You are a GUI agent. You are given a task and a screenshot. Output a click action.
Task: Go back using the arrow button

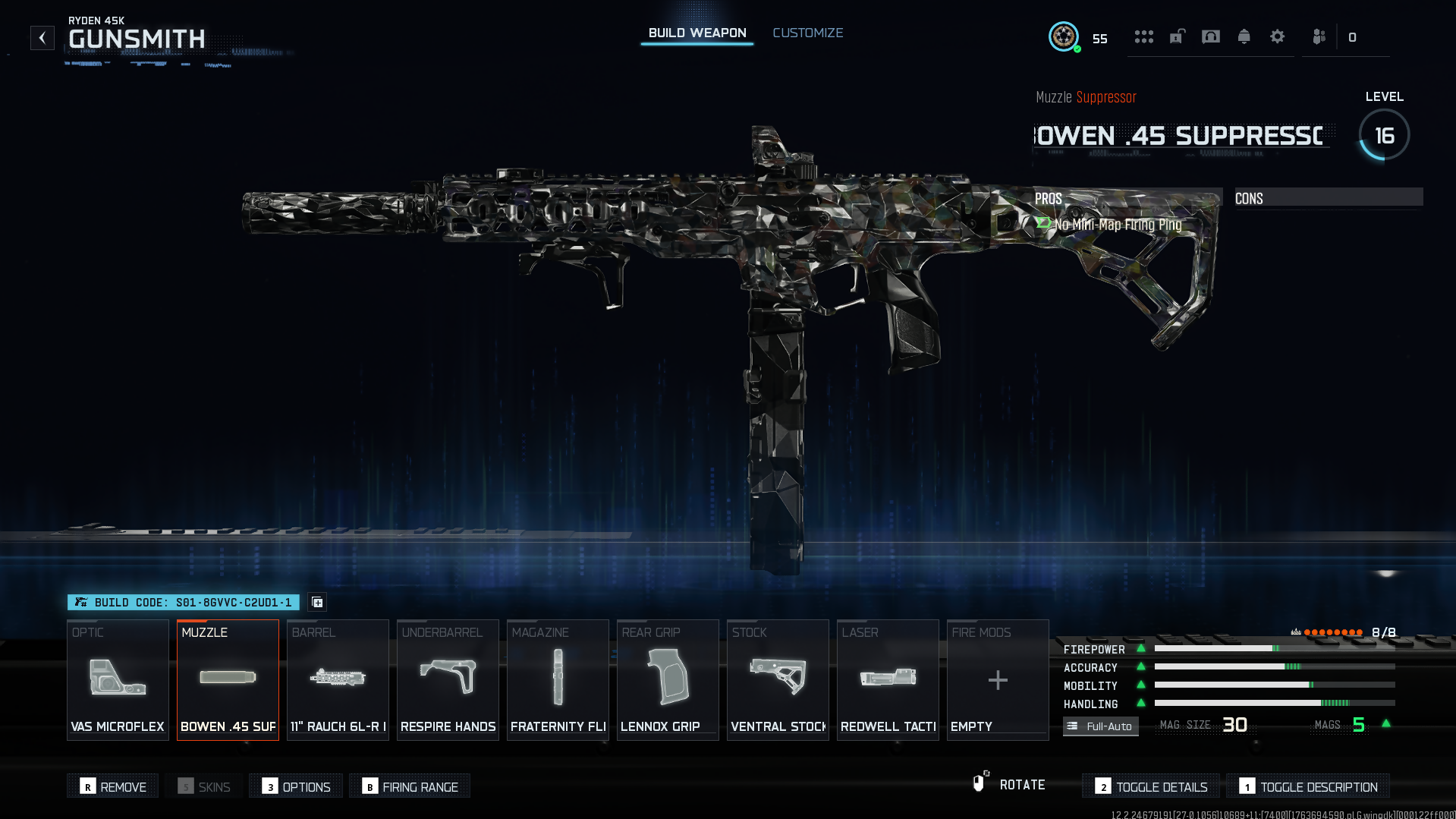42,37
